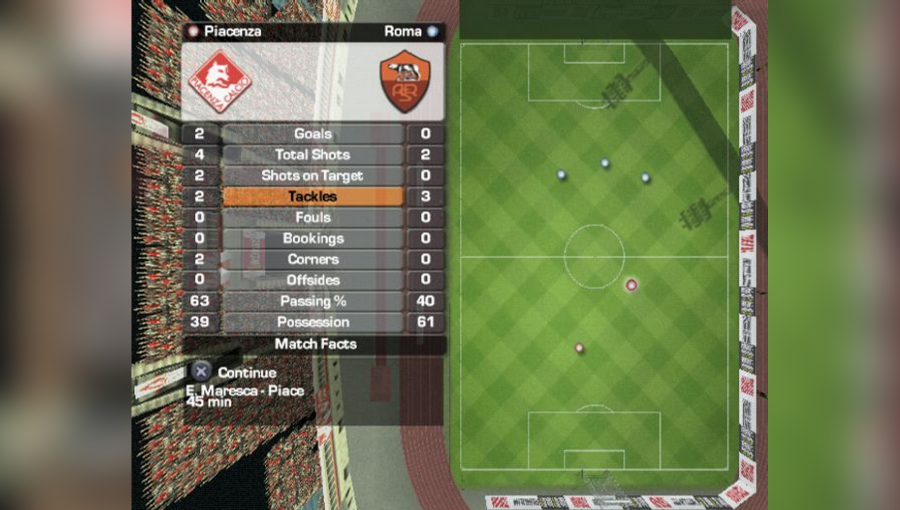Select the Fouls stat row
Viewport: 900px width, 510px height.
point(313,218)
